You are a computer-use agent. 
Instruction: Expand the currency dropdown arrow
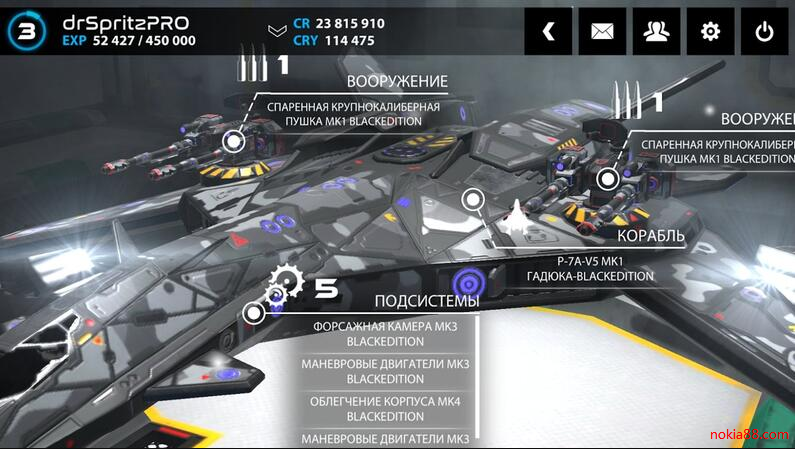(x=277, y=31)
